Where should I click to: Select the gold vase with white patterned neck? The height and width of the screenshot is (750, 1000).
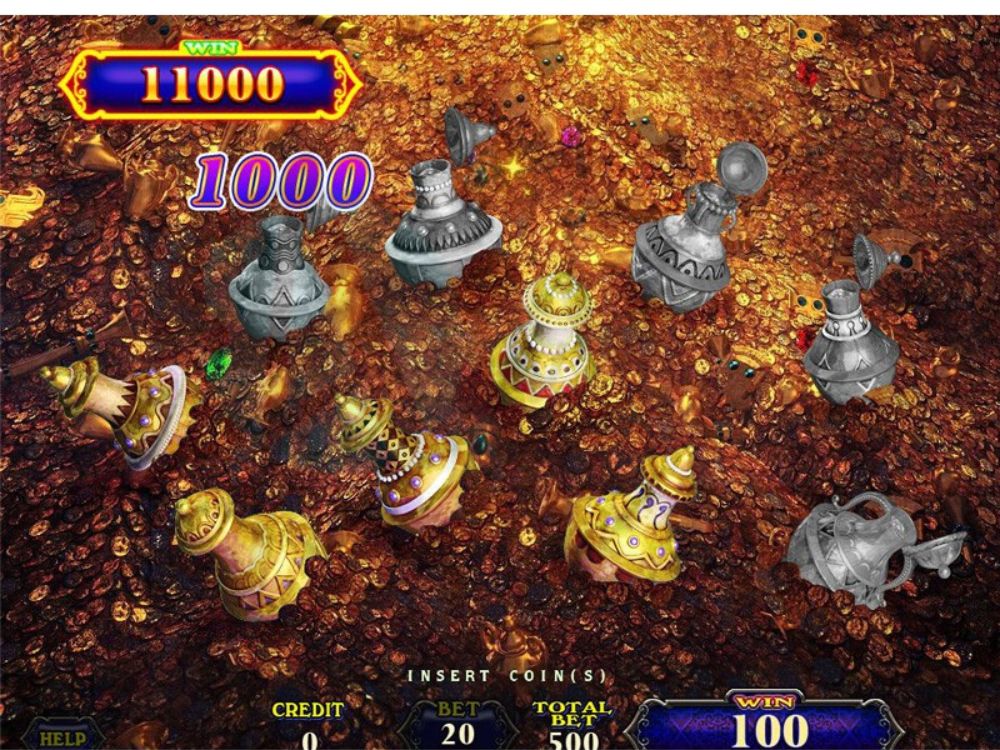click(635, 515)
